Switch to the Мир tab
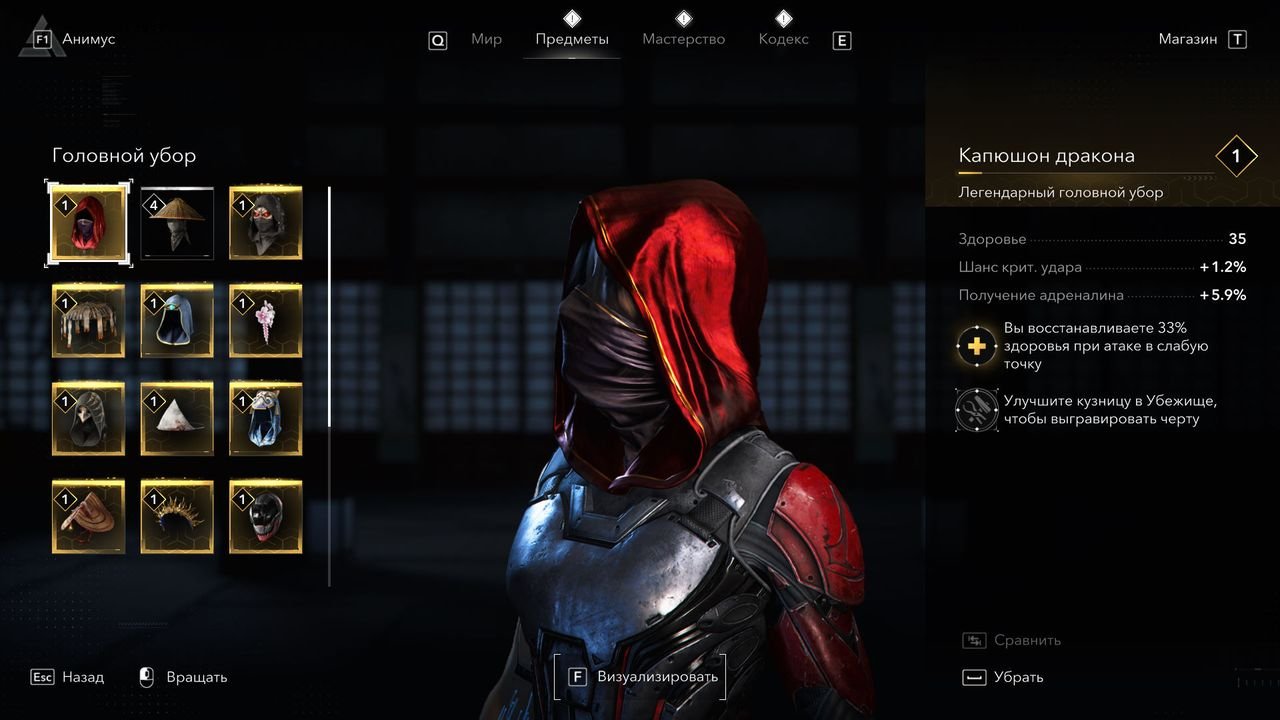 point(486,40)
